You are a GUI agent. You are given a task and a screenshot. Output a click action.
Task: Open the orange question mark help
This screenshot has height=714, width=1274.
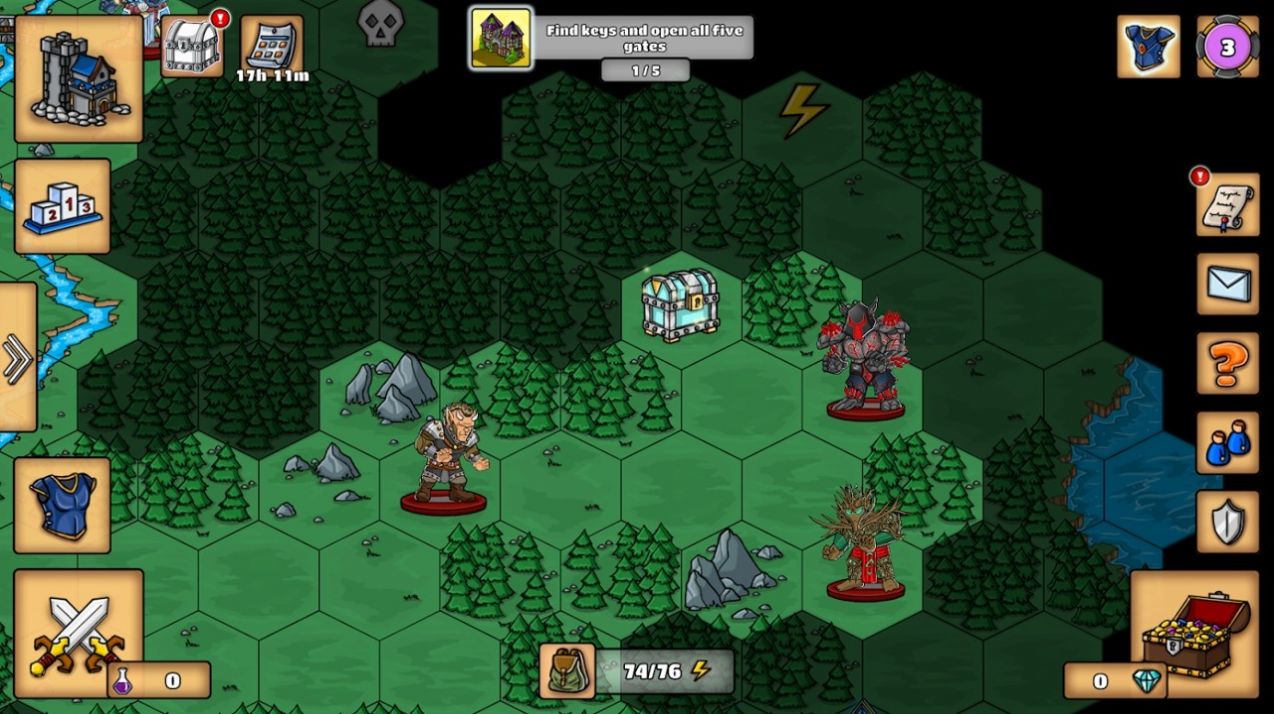point(1227,363)
